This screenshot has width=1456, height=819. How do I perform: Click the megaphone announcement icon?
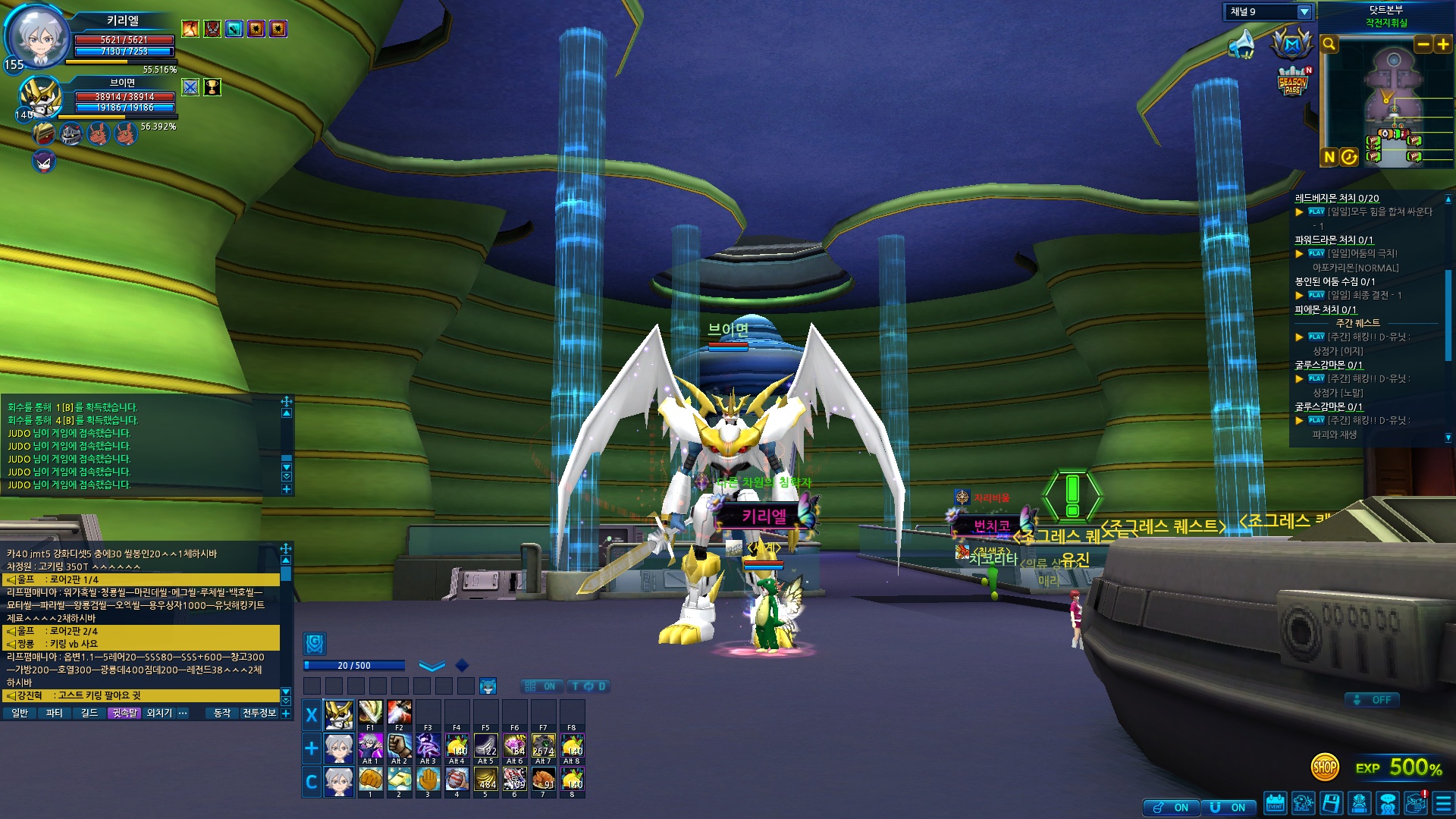1241,44
